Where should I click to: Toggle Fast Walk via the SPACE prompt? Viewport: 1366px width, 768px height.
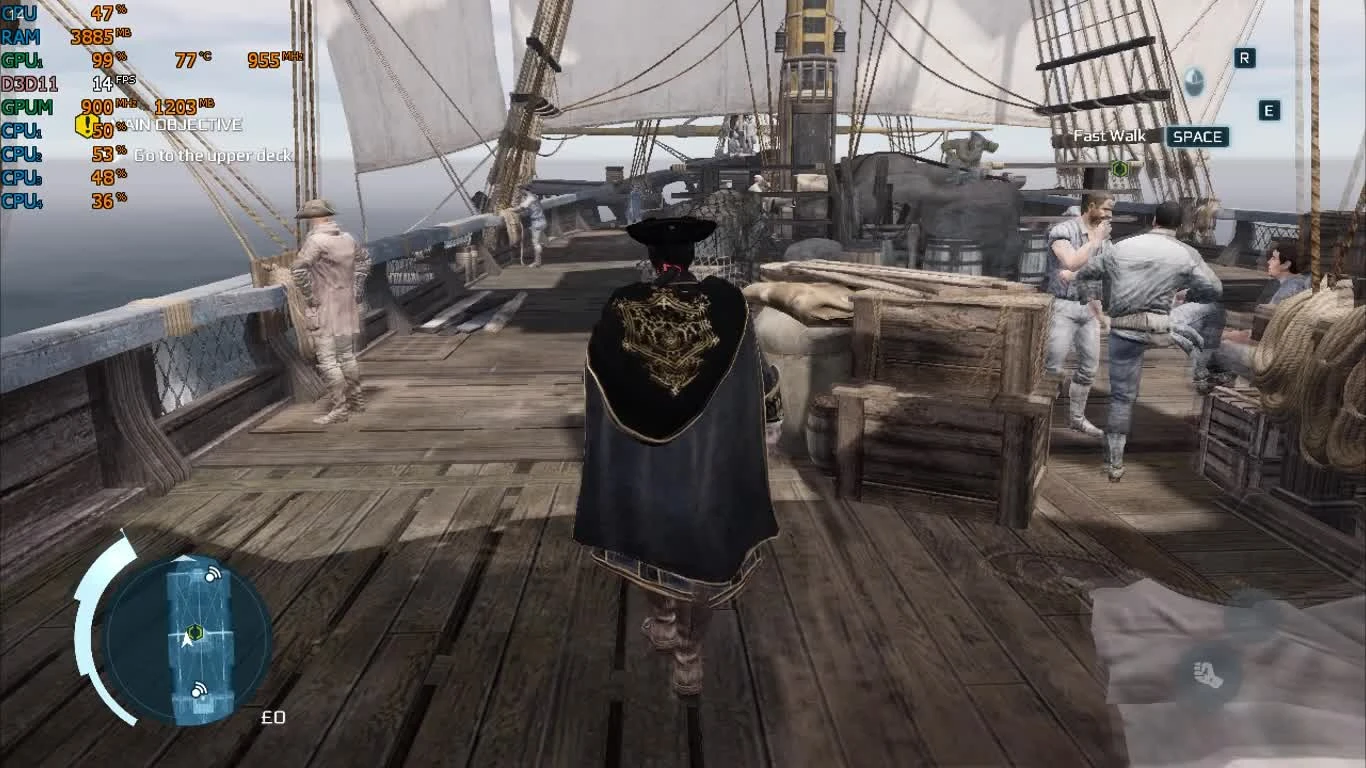tap(1196, 137)
